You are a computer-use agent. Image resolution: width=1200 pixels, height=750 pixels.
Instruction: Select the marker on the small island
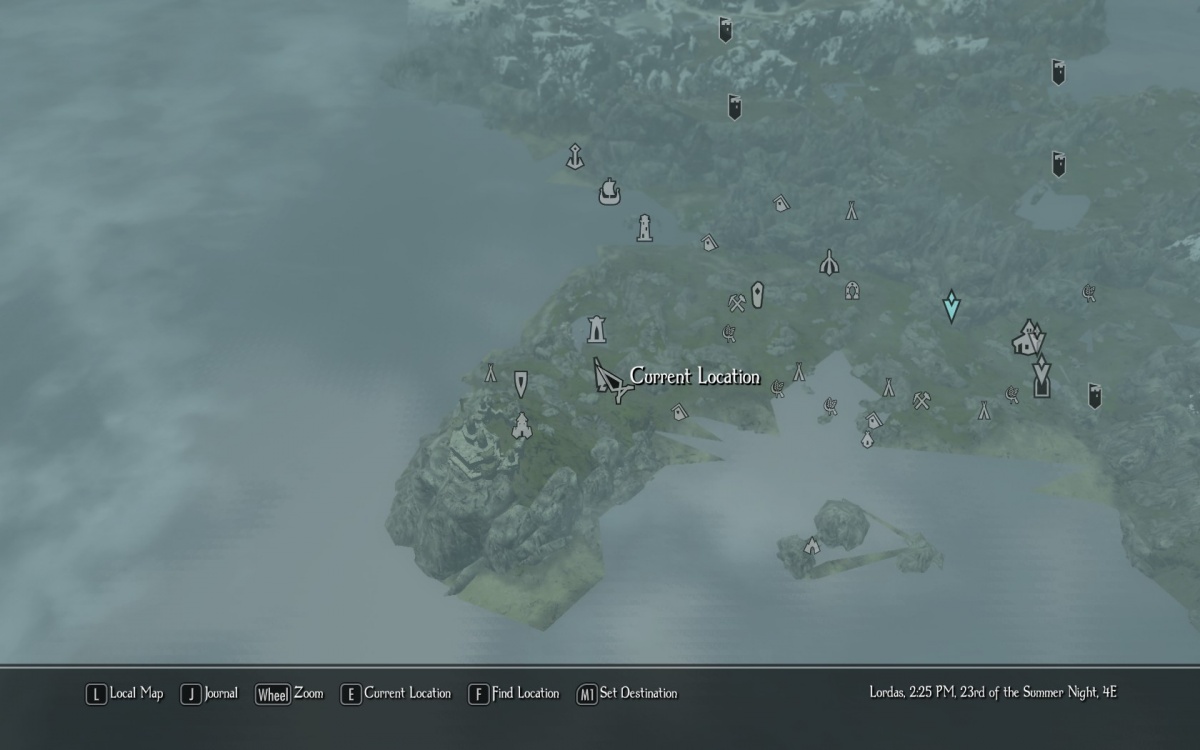(x=812, y=546)
